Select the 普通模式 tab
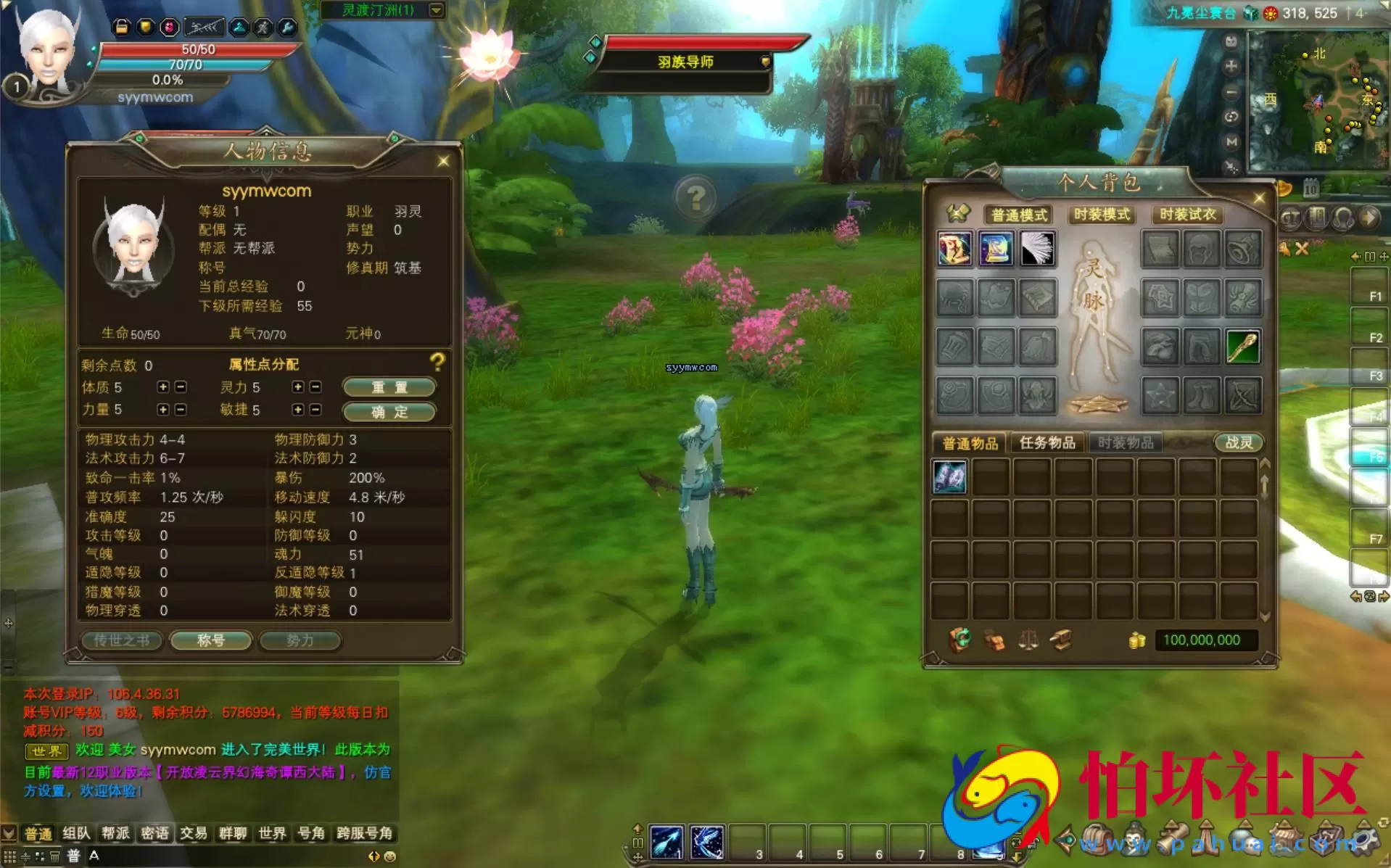Image resolution: width=1391 pixels, height=868 pixels. coord(1019,215)
